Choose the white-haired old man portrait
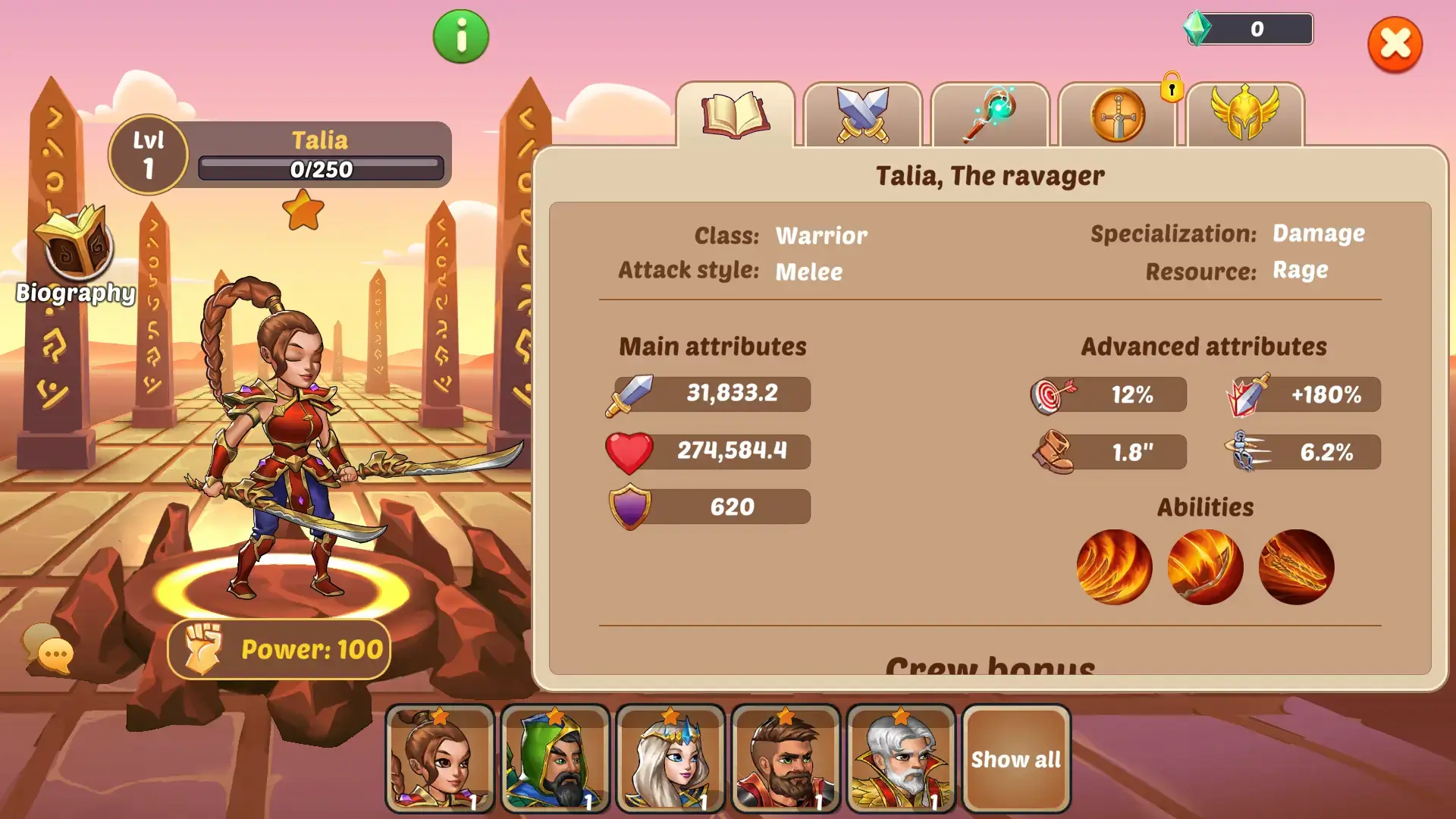Screen dimensions: 1456x819 tap(901, 758)
